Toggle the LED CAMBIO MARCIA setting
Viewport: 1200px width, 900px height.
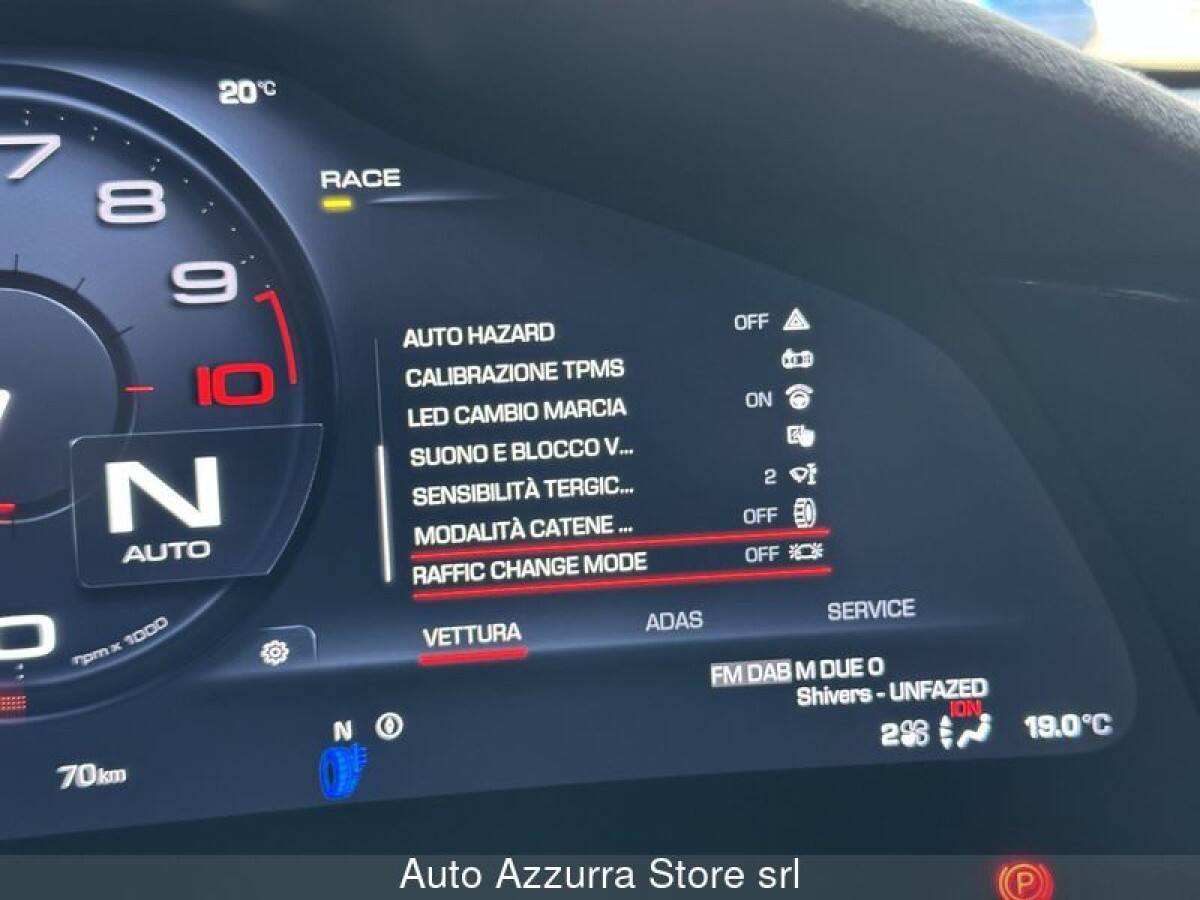(516, 412)
